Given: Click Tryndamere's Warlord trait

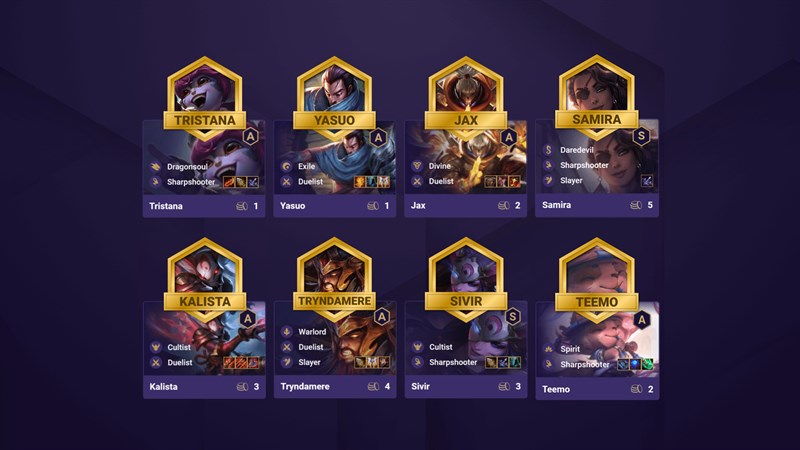Looking at the screenshot, I should (x=312, y=331).
